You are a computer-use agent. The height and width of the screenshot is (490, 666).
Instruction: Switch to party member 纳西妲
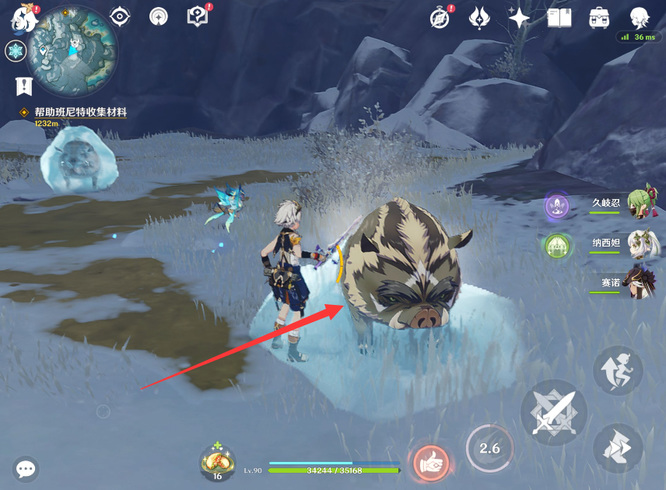point(641,243)
